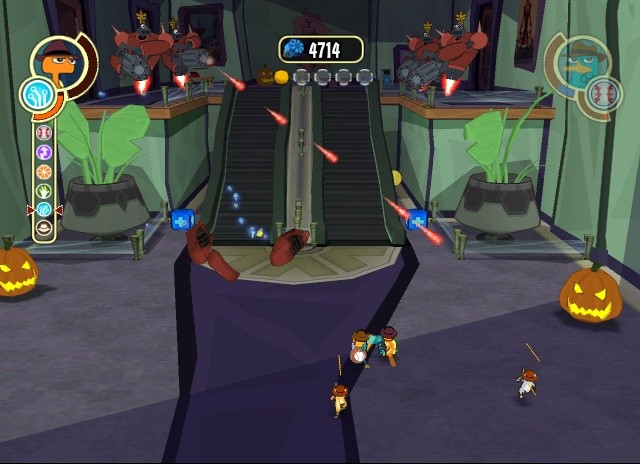
Task: Choose the baseball launcher in the weapon list
Action: 44,132
